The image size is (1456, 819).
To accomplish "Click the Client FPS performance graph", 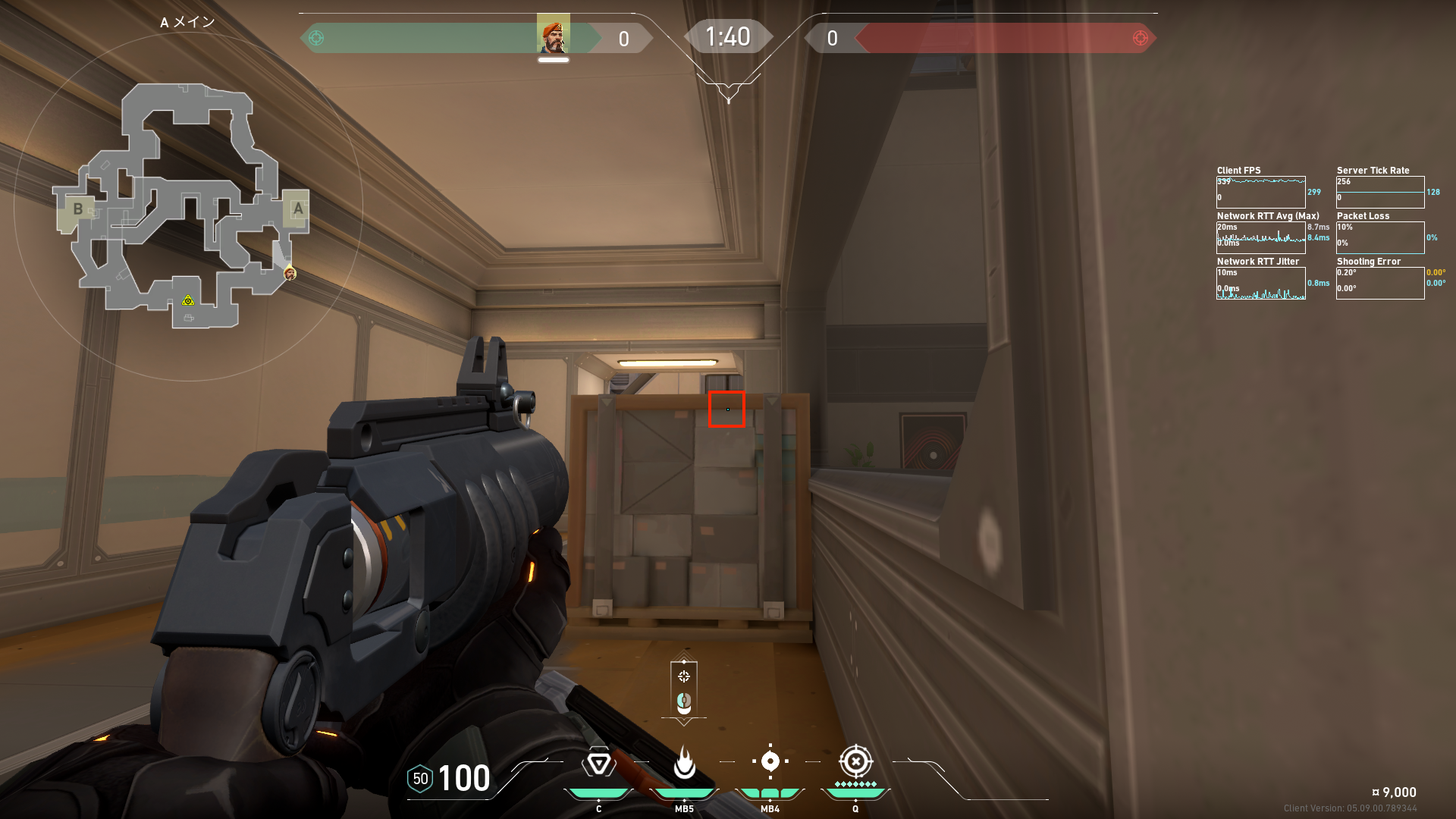I will click(1260, 192).
